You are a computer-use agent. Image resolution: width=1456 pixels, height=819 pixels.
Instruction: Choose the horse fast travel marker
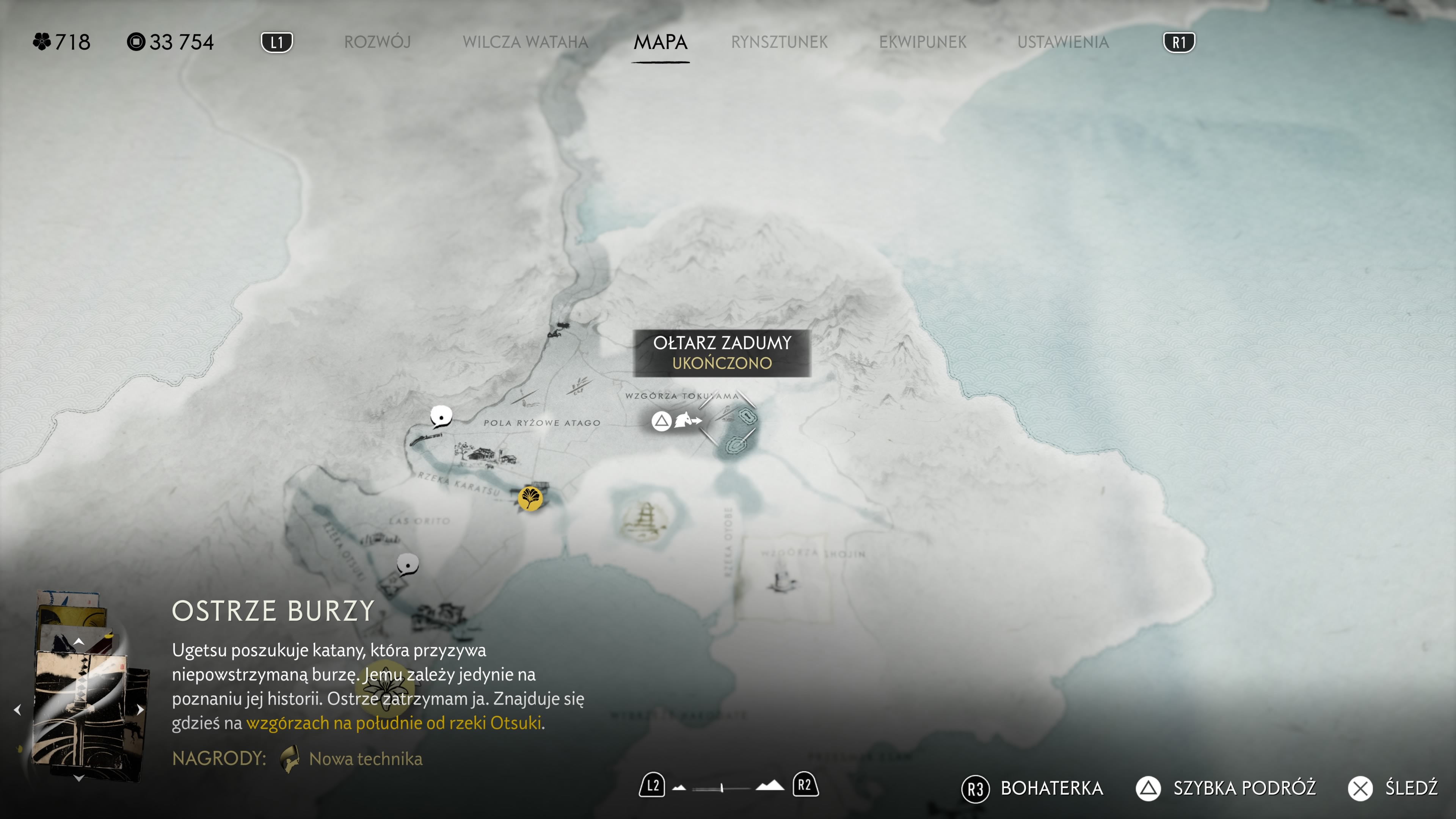point(687,420)
